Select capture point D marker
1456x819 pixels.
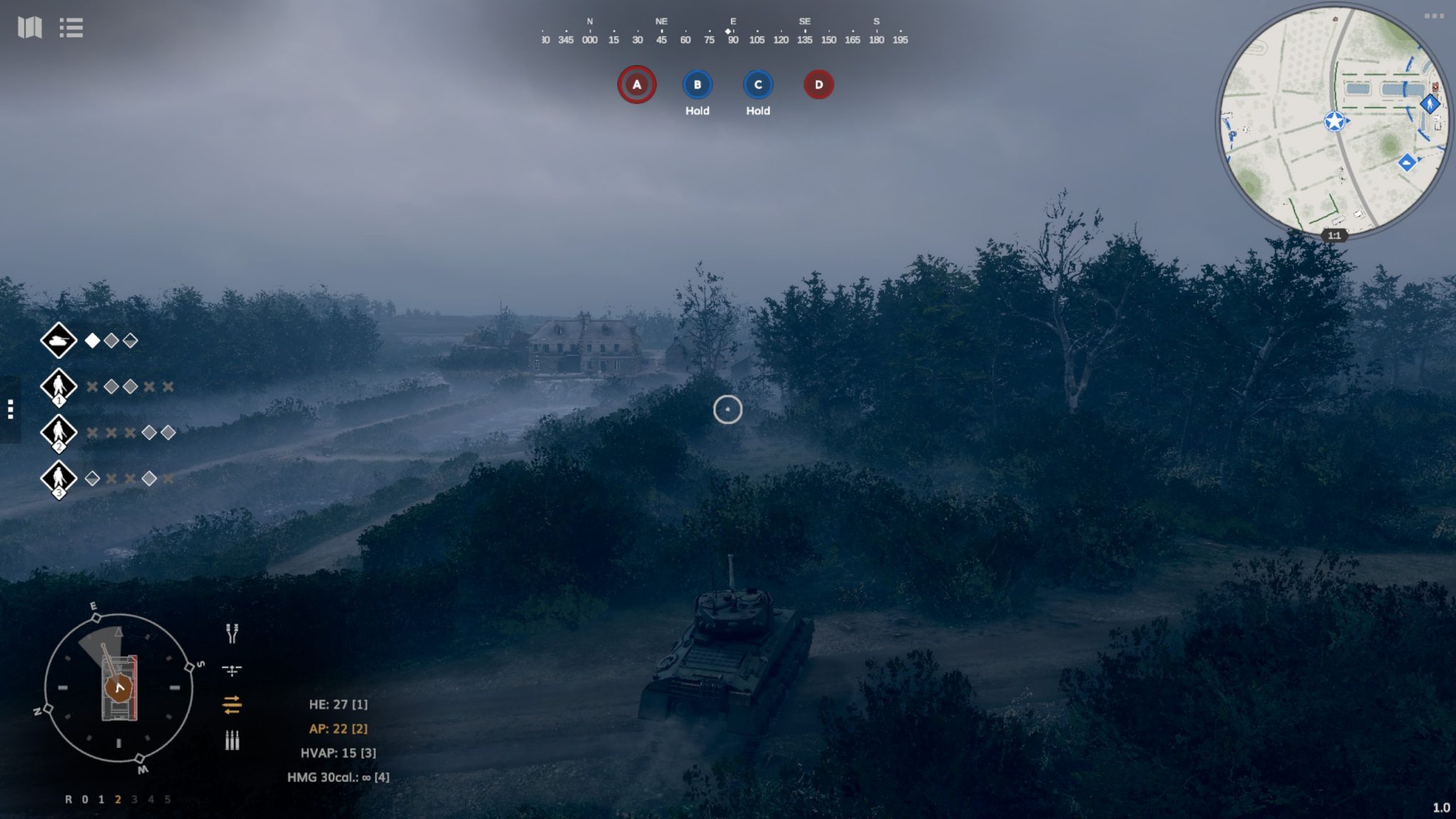click(x=818, y=85)
